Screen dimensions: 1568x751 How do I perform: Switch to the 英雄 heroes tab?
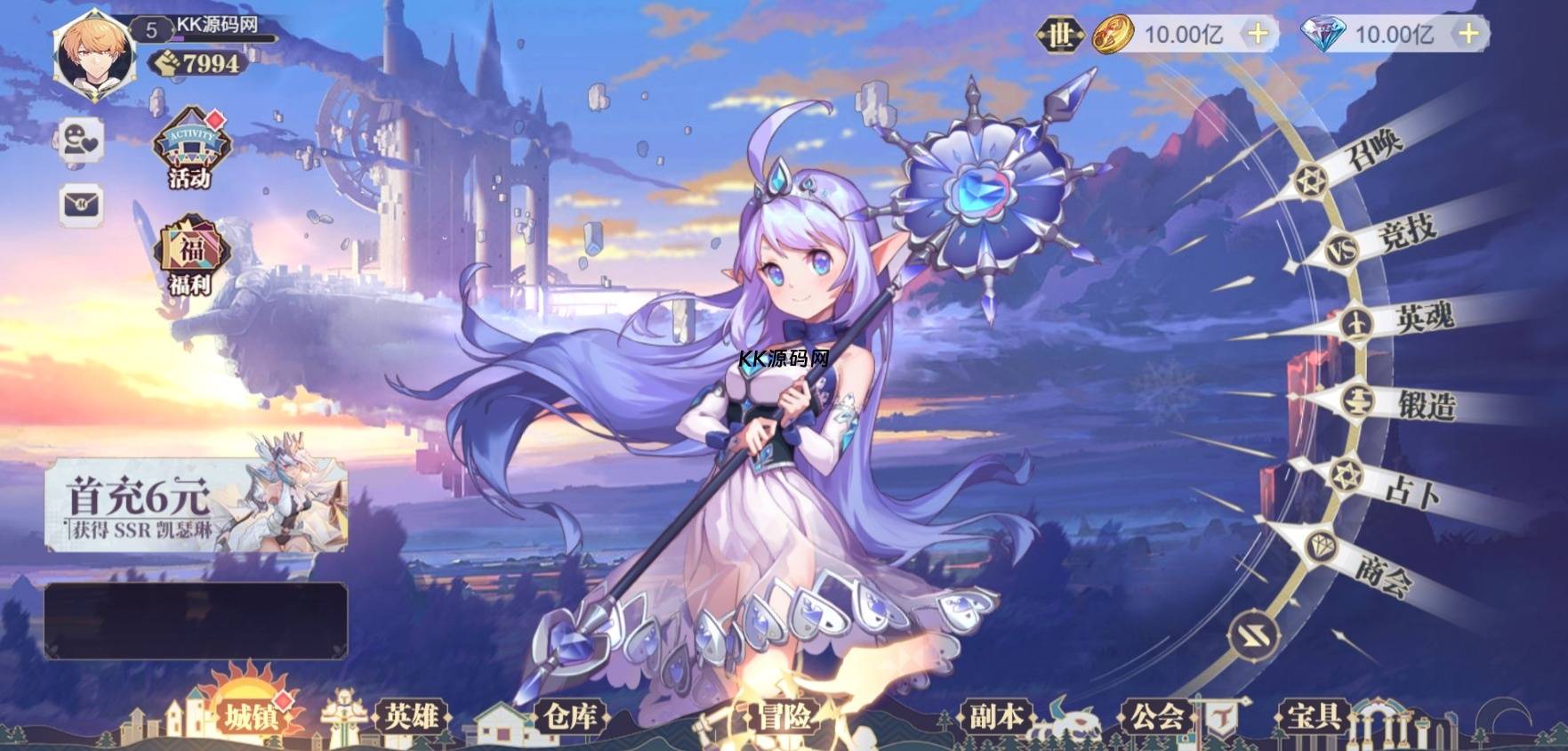pyautogui.click(x=411, y=716)
